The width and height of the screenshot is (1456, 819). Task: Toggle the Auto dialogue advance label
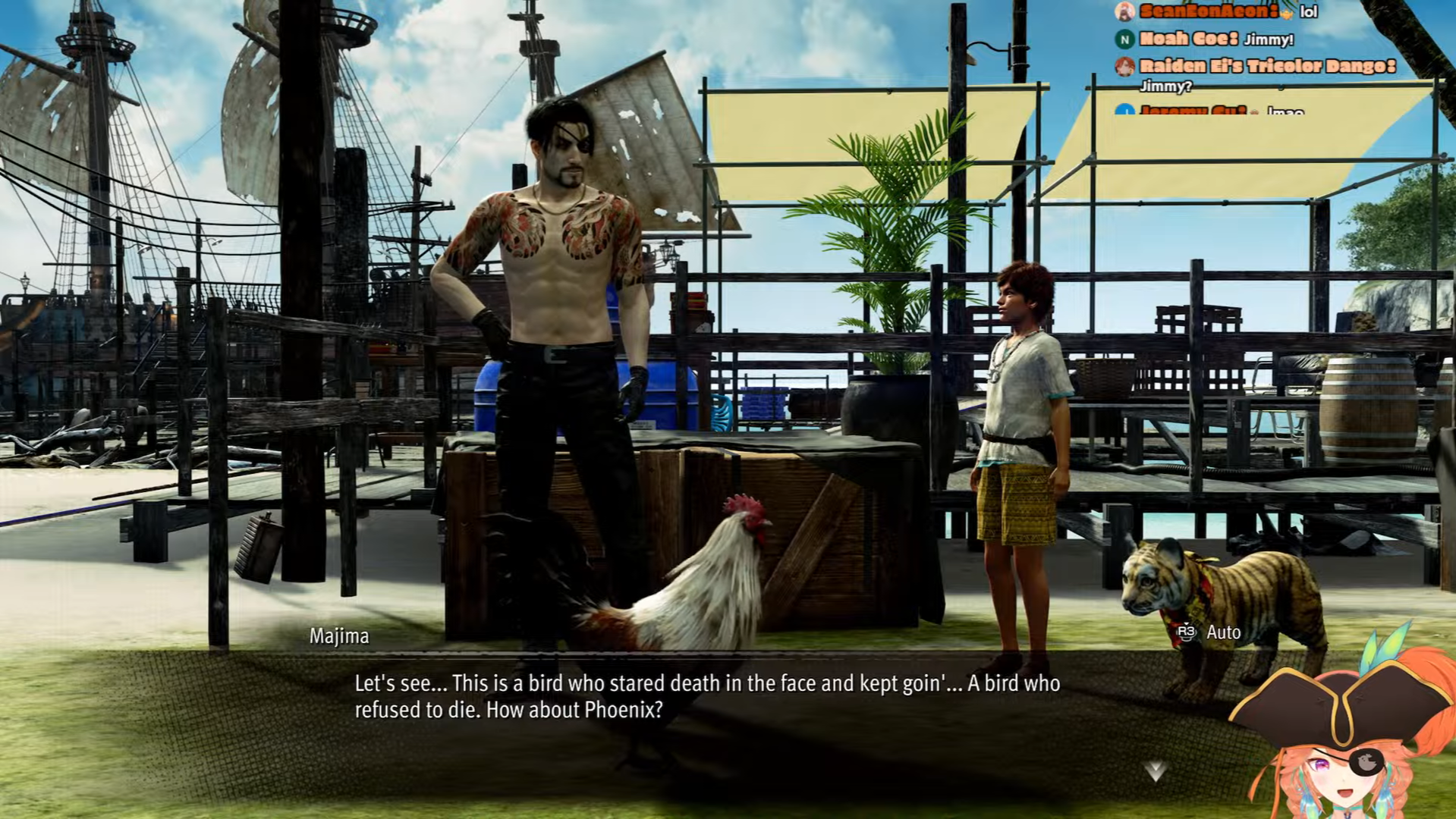[x=1222, y=632]
